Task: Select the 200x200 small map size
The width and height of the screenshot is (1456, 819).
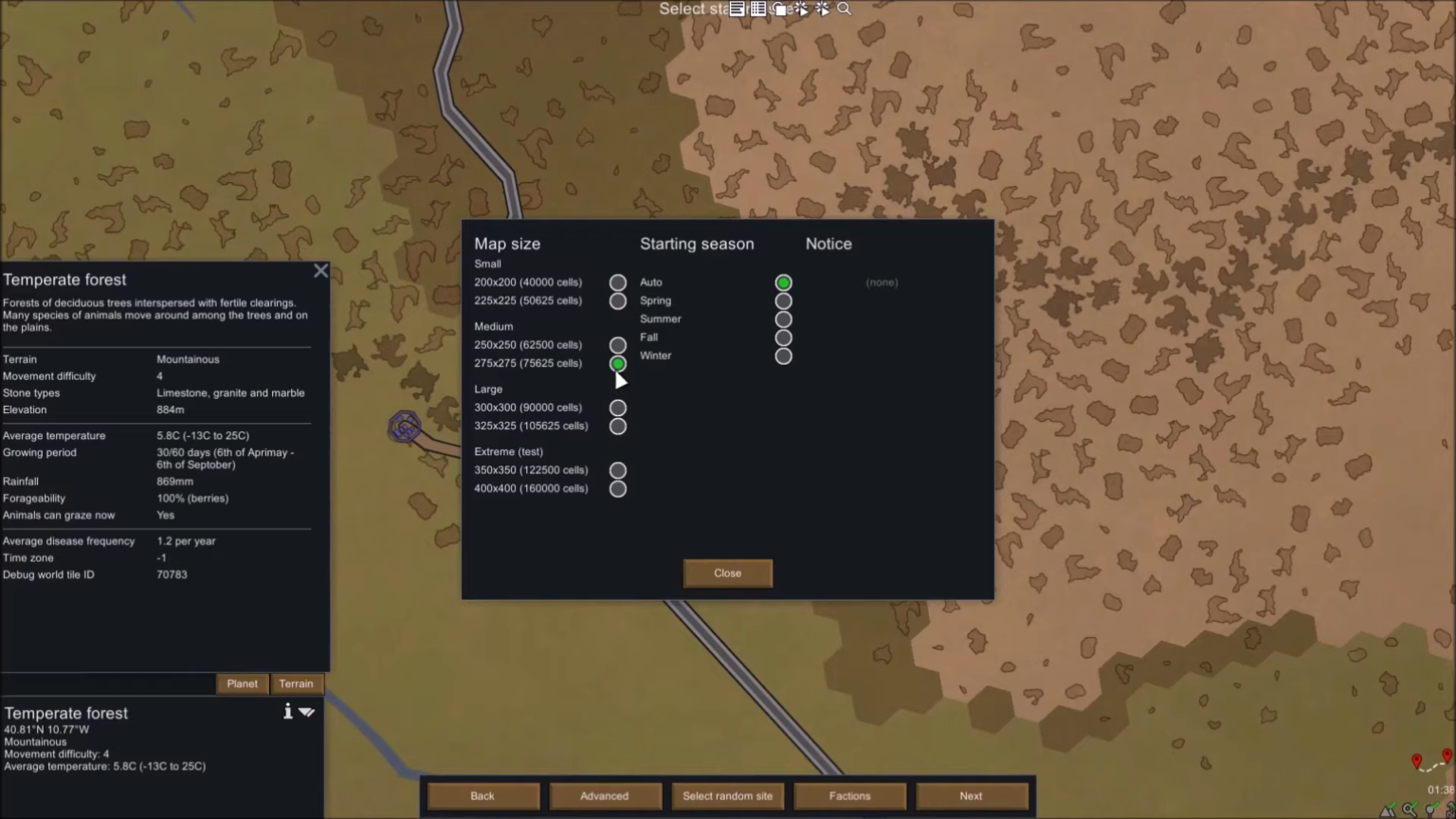Action: pyautogui.click(x=617, y=282)
